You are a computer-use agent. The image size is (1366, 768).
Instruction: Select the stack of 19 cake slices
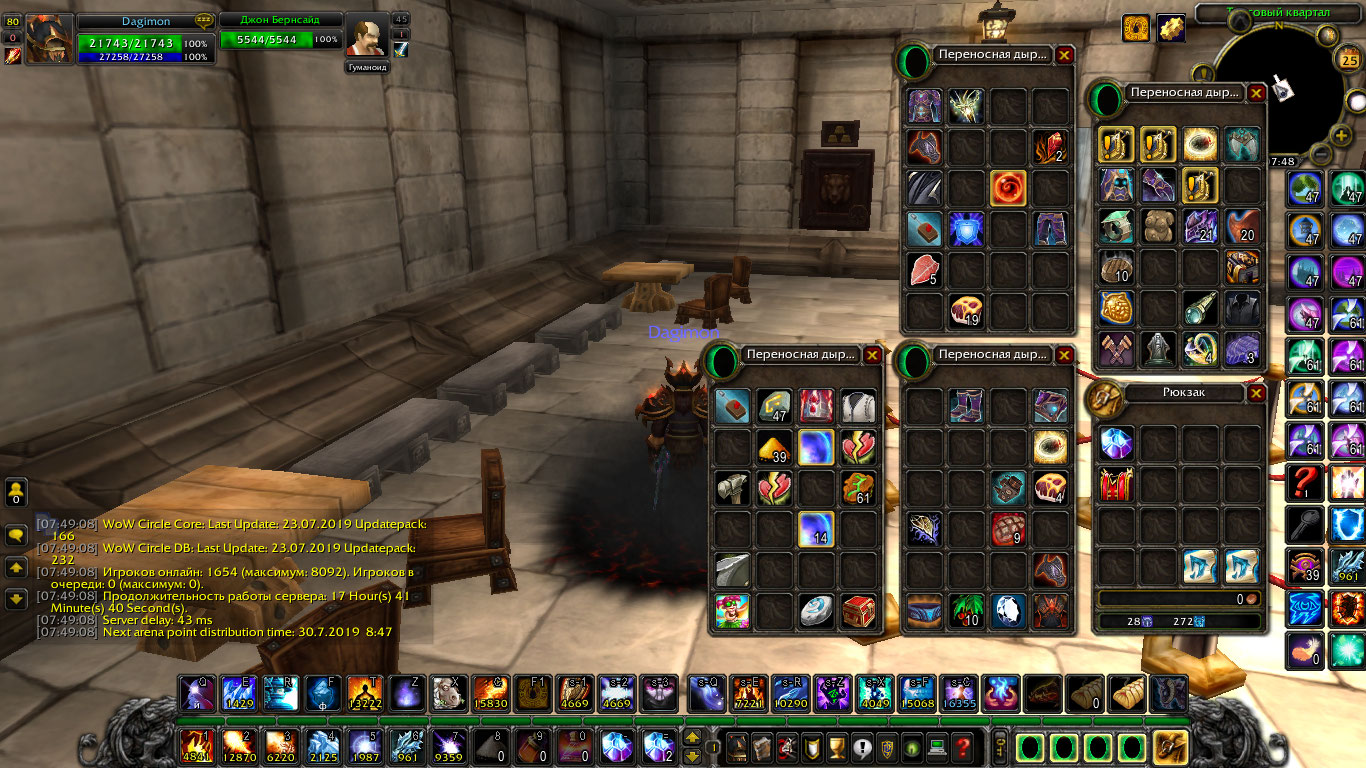pos(966,311)
